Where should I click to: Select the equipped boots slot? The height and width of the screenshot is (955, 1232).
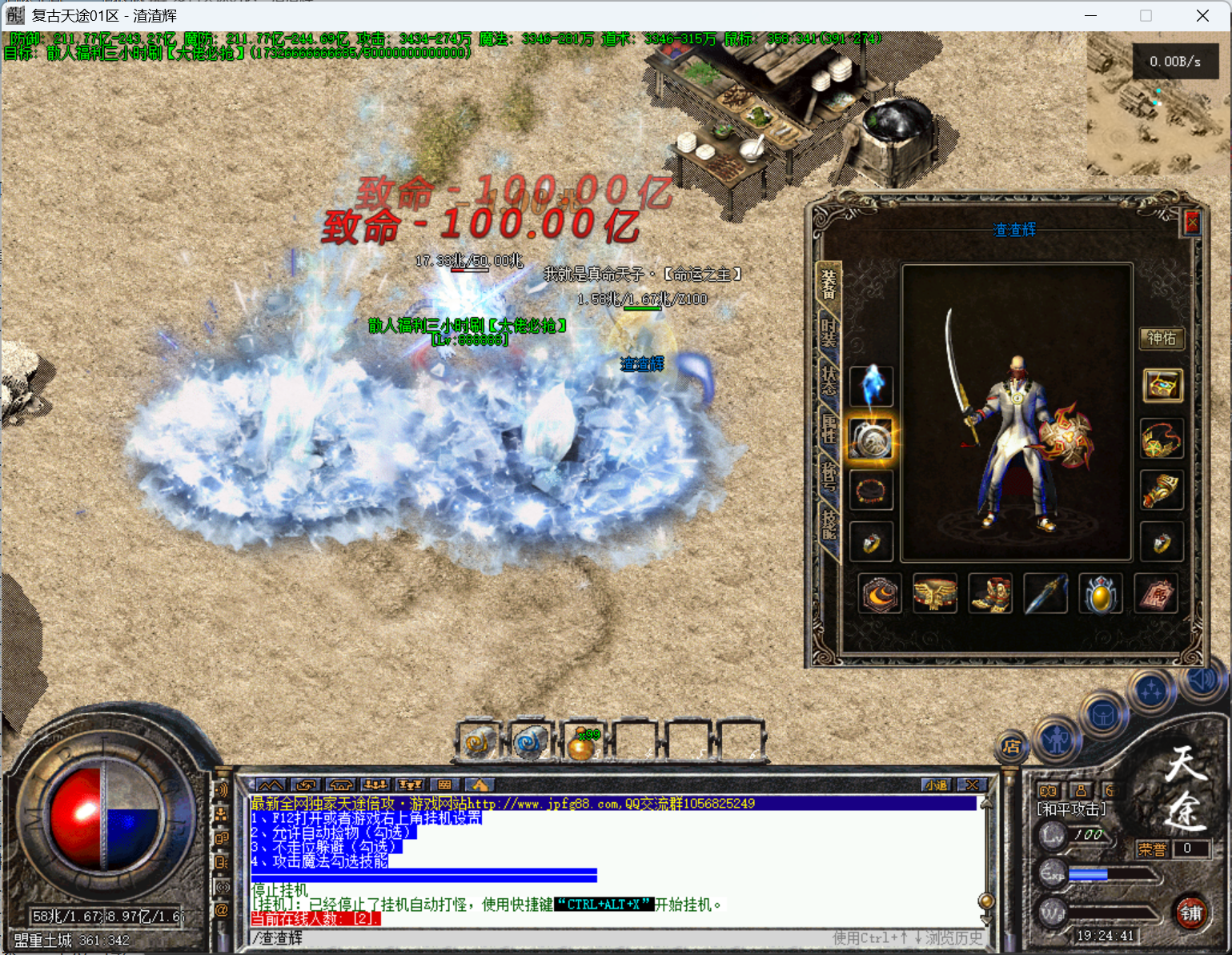tap(990, 594)
